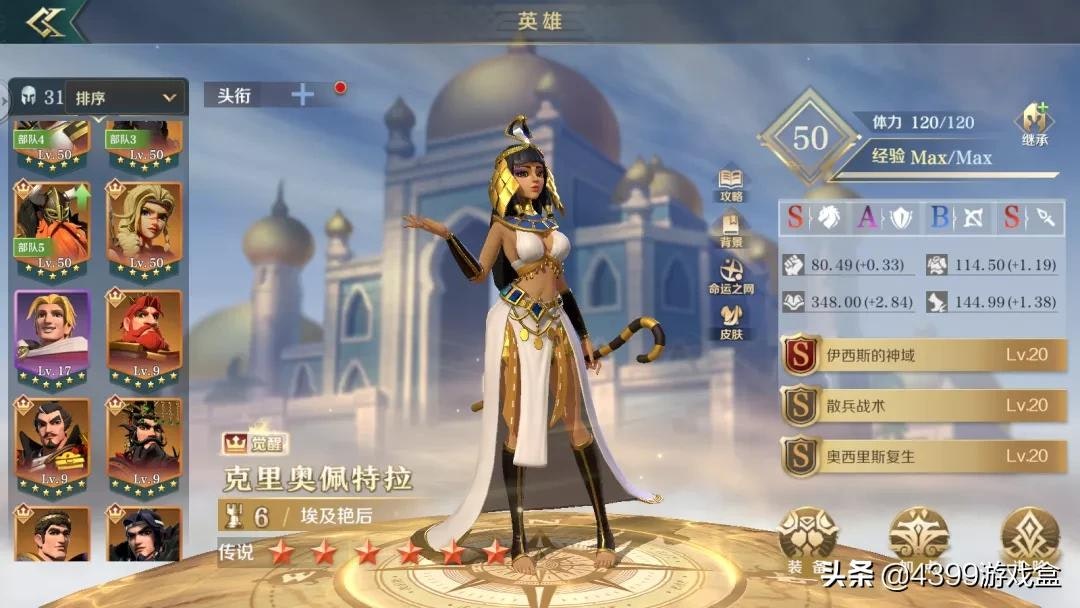
Task: View the 背景 hero background
Action: coord(731,229)
